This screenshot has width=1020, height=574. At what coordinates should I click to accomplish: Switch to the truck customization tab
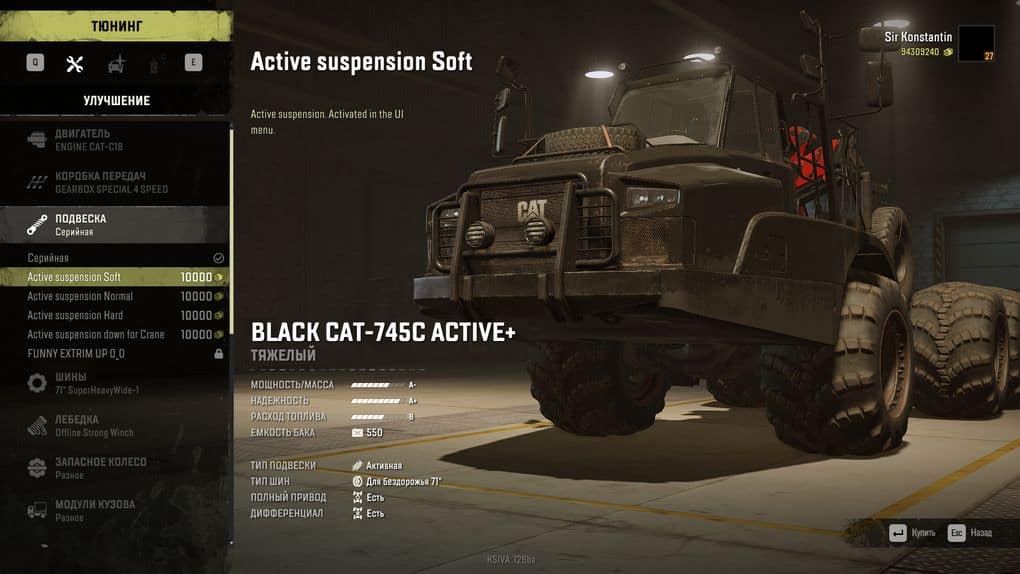(116, 63)
